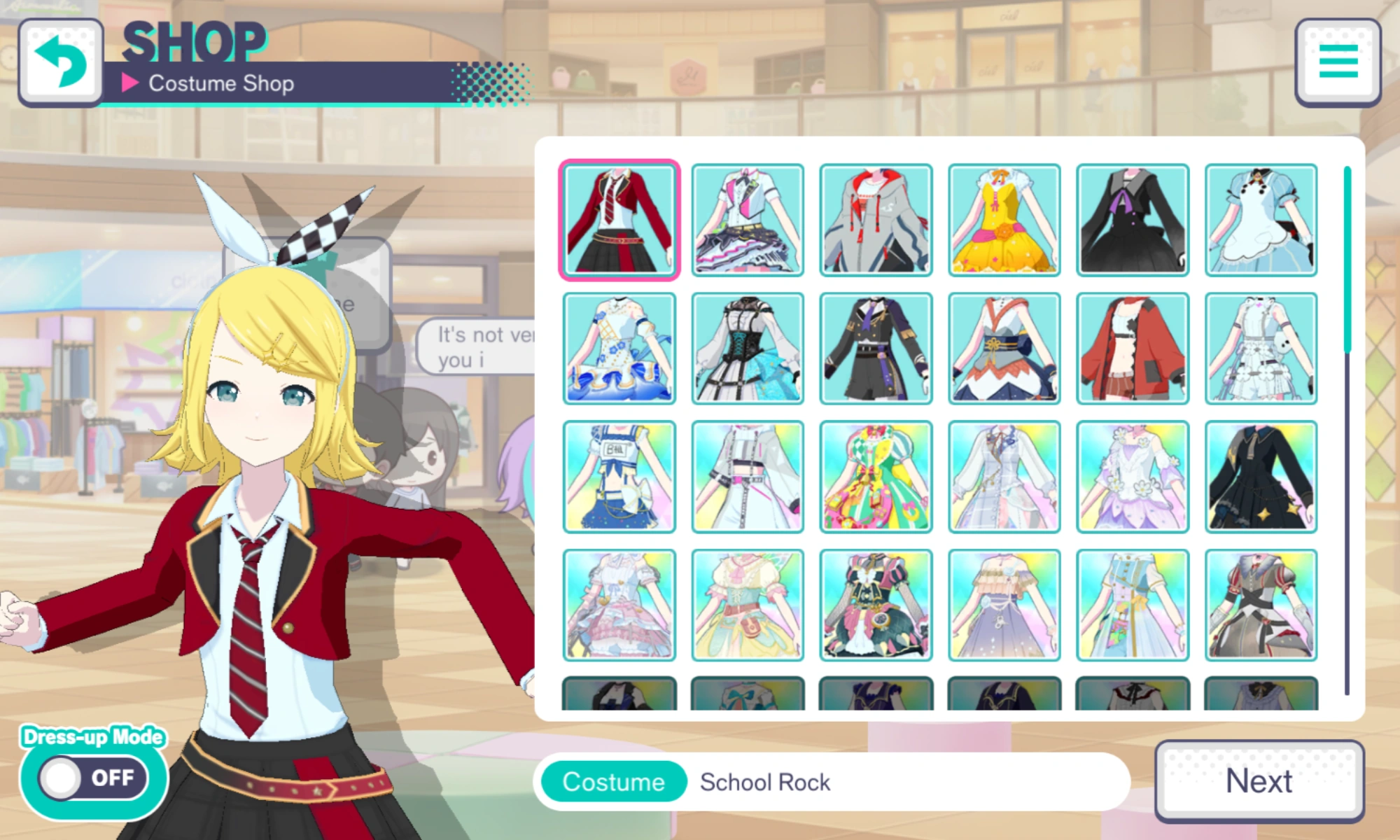Enable Dress-up Mode
The image size is (1400, 840).
pyautogui.click(x=91, y=777)
